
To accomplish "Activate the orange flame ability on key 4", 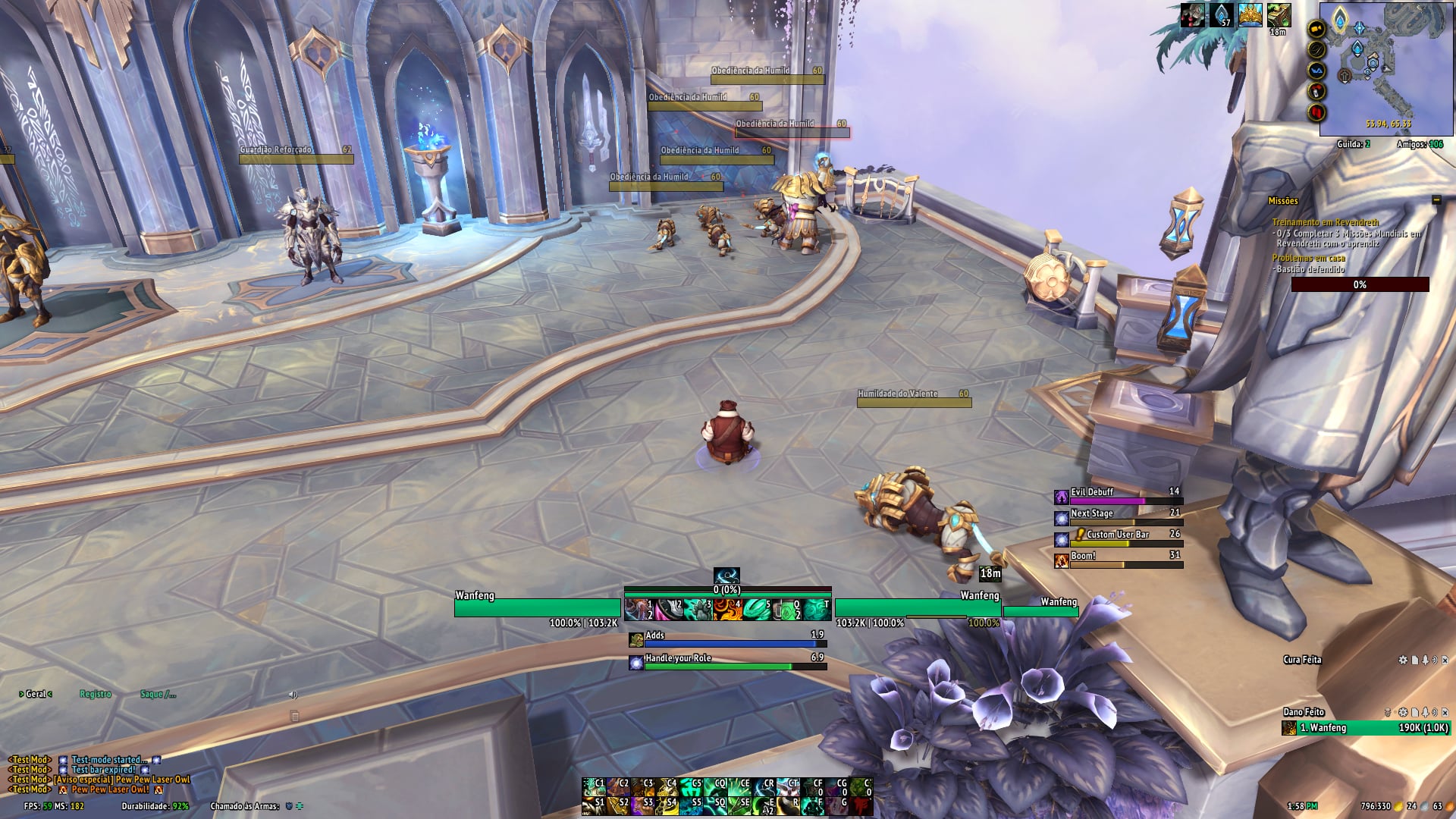I will [x=728, y=609].
